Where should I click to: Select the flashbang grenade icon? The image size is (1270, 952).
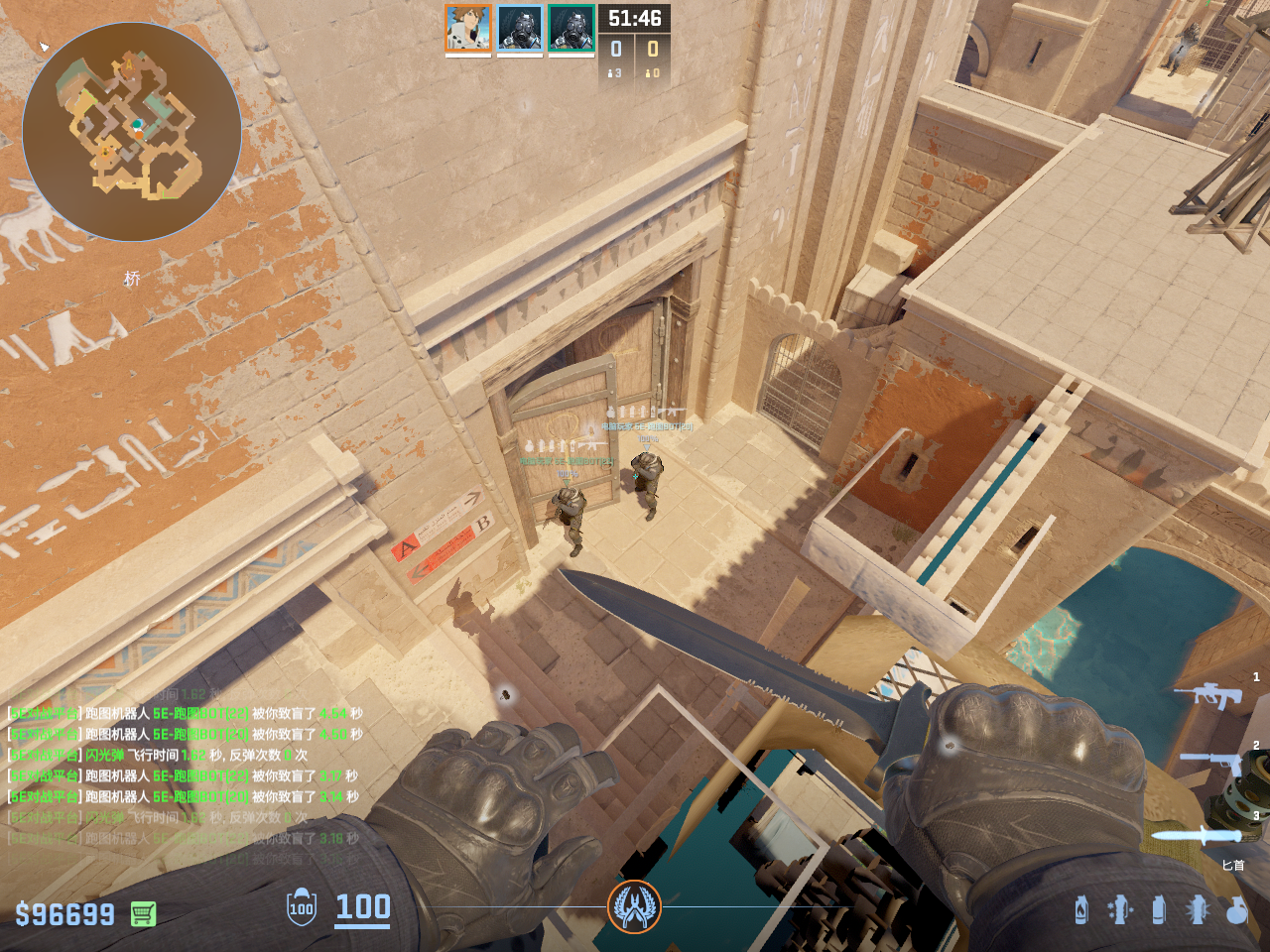point(1198,909)
